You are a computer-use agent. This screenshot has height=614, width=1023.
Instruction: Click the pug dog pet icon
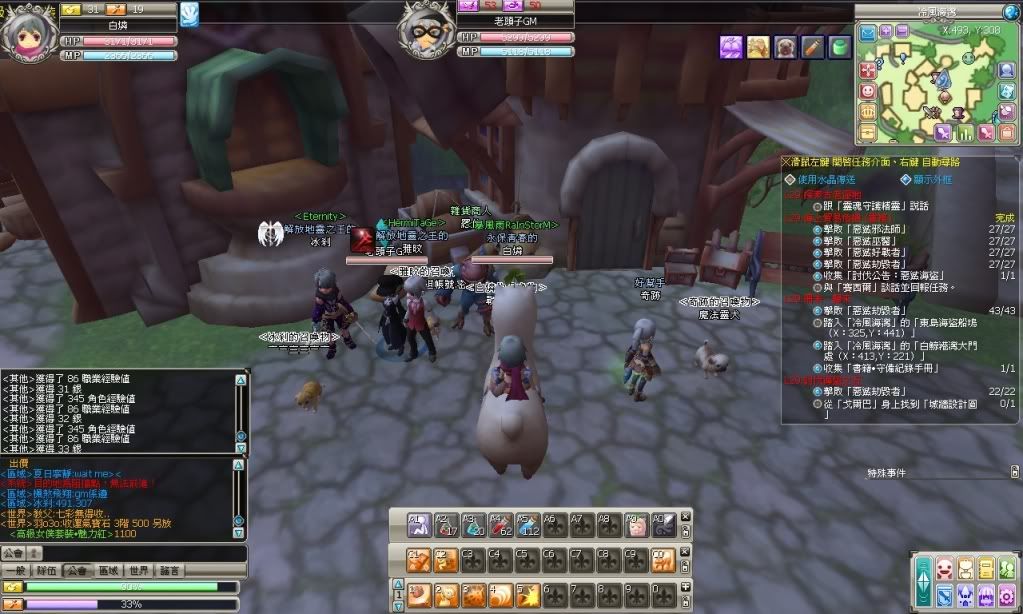click(785, 45)
